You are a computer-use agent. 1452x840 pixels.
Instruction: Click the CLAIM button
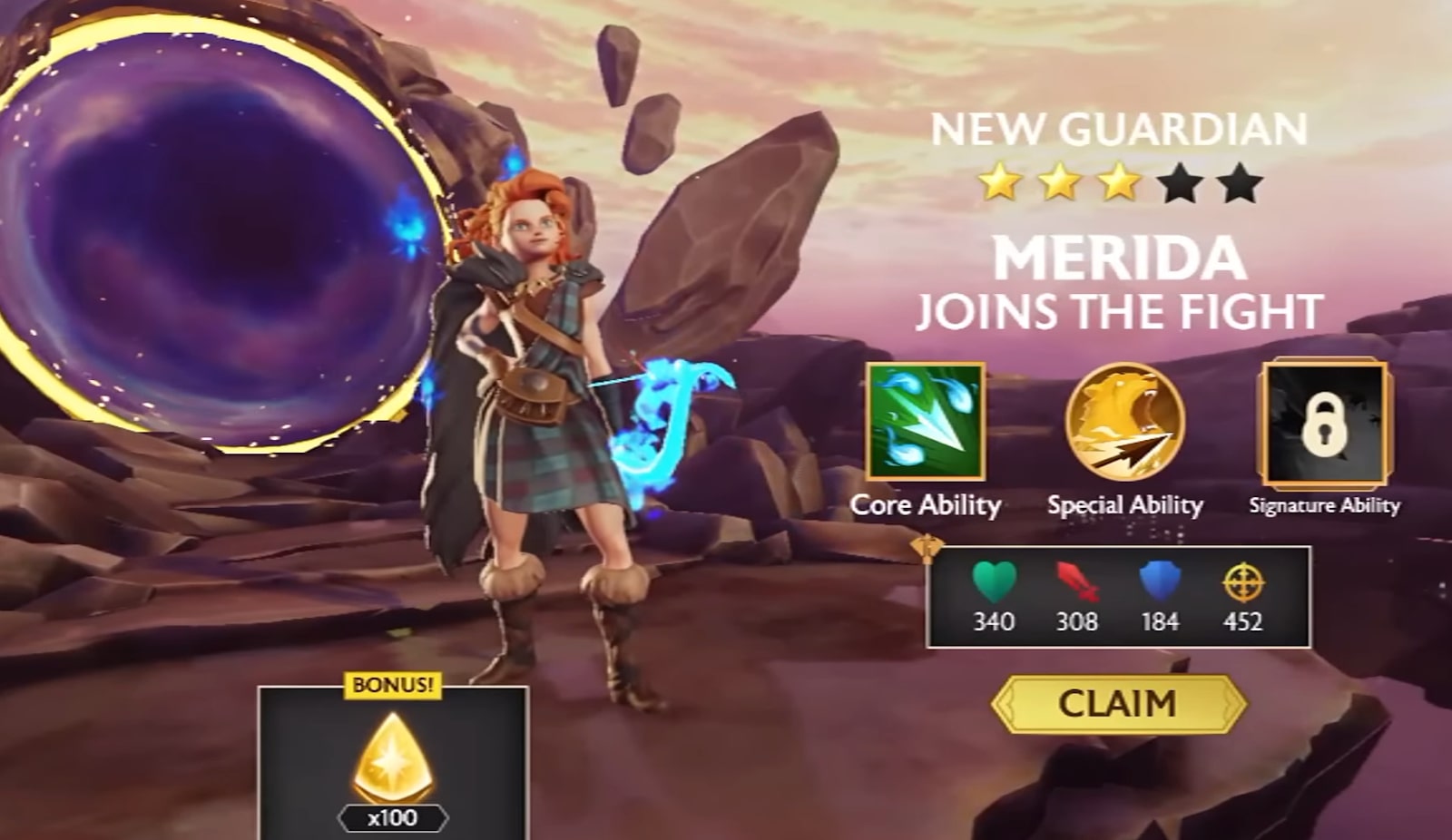point(1118,705)
